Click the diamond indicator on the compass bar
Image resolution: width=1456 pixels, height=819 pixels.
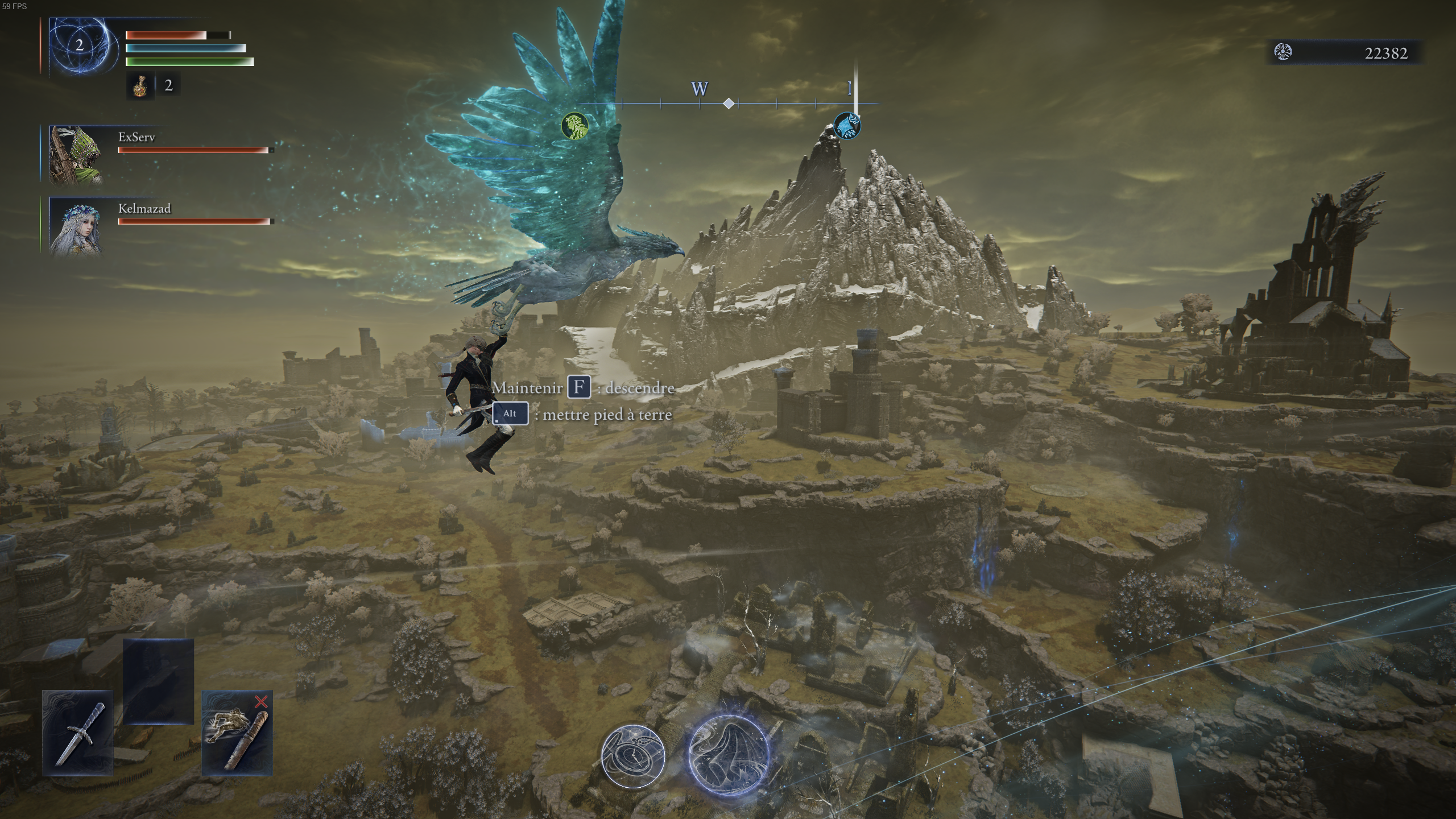pos(727,104)
